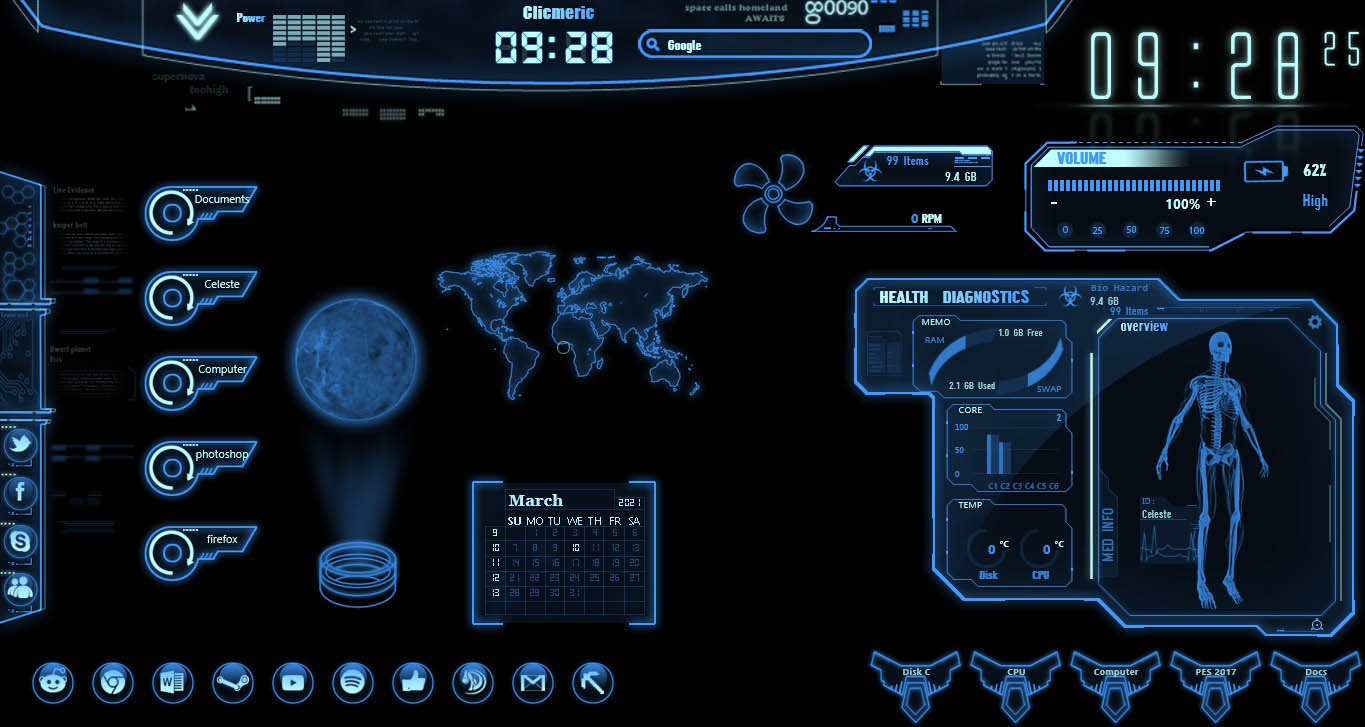This screenshot has height=727, width=1365.
Task: Select the Disk C badge
Action: (x=916, y=681)
